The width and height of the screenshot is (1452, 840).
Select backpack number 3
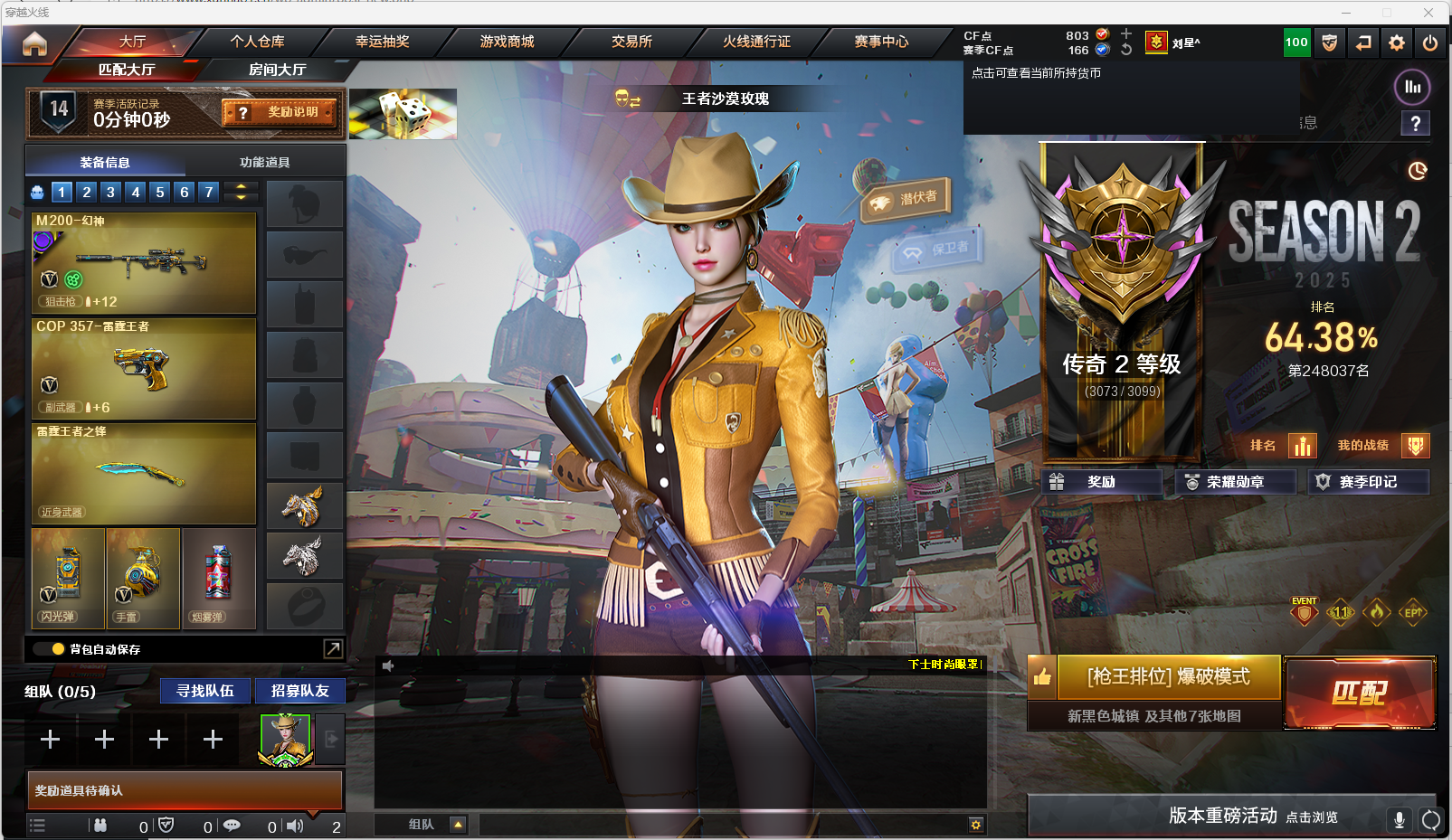(x=110, y=192)
